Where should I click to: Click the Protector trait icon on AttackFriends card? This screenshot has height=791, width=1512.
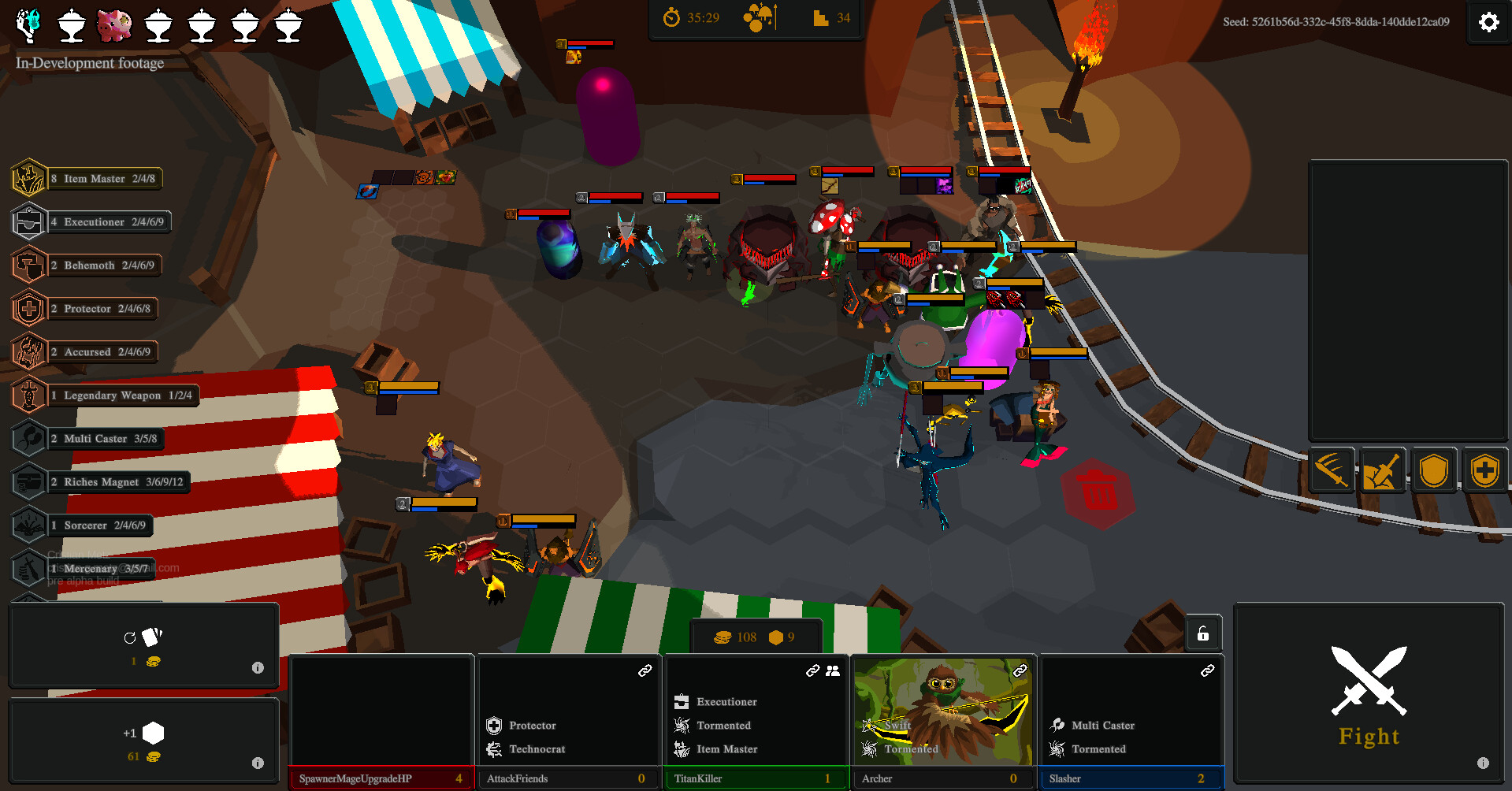pyautogui.click(x=495, y=725)
